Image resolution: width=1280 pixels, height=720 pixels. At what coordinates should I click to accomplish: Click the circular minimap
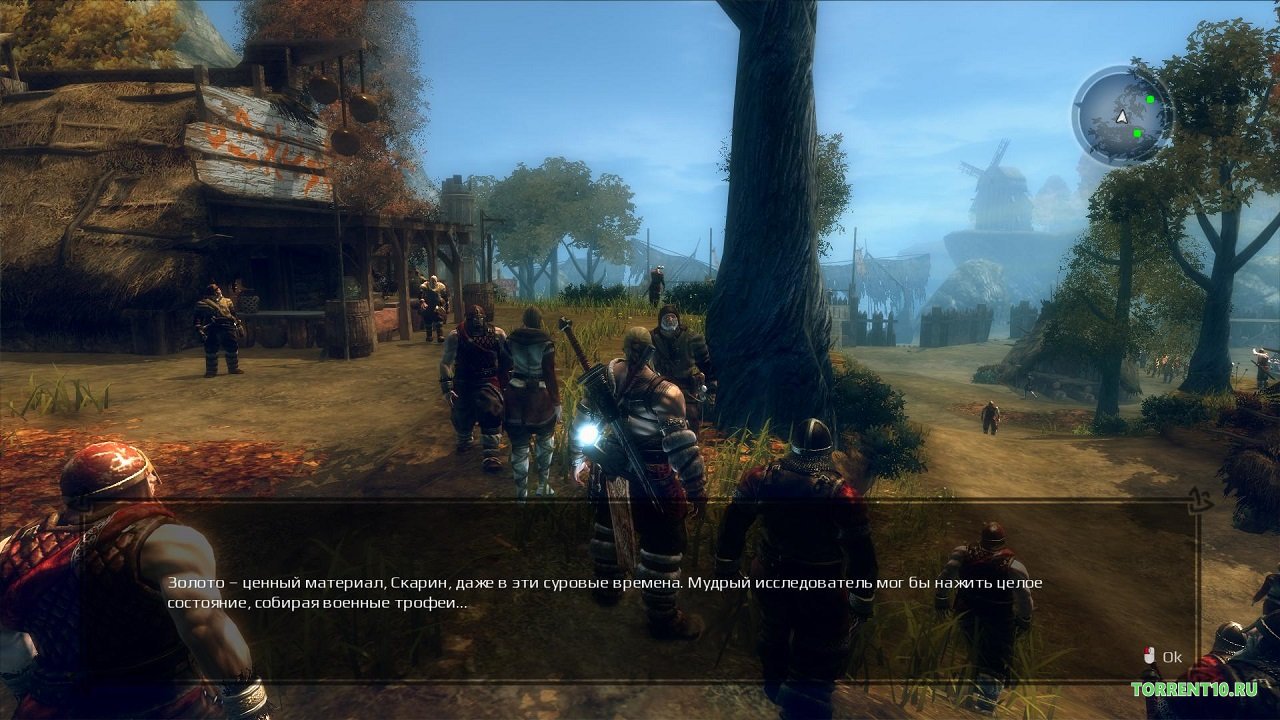[x=1122, y=116]
